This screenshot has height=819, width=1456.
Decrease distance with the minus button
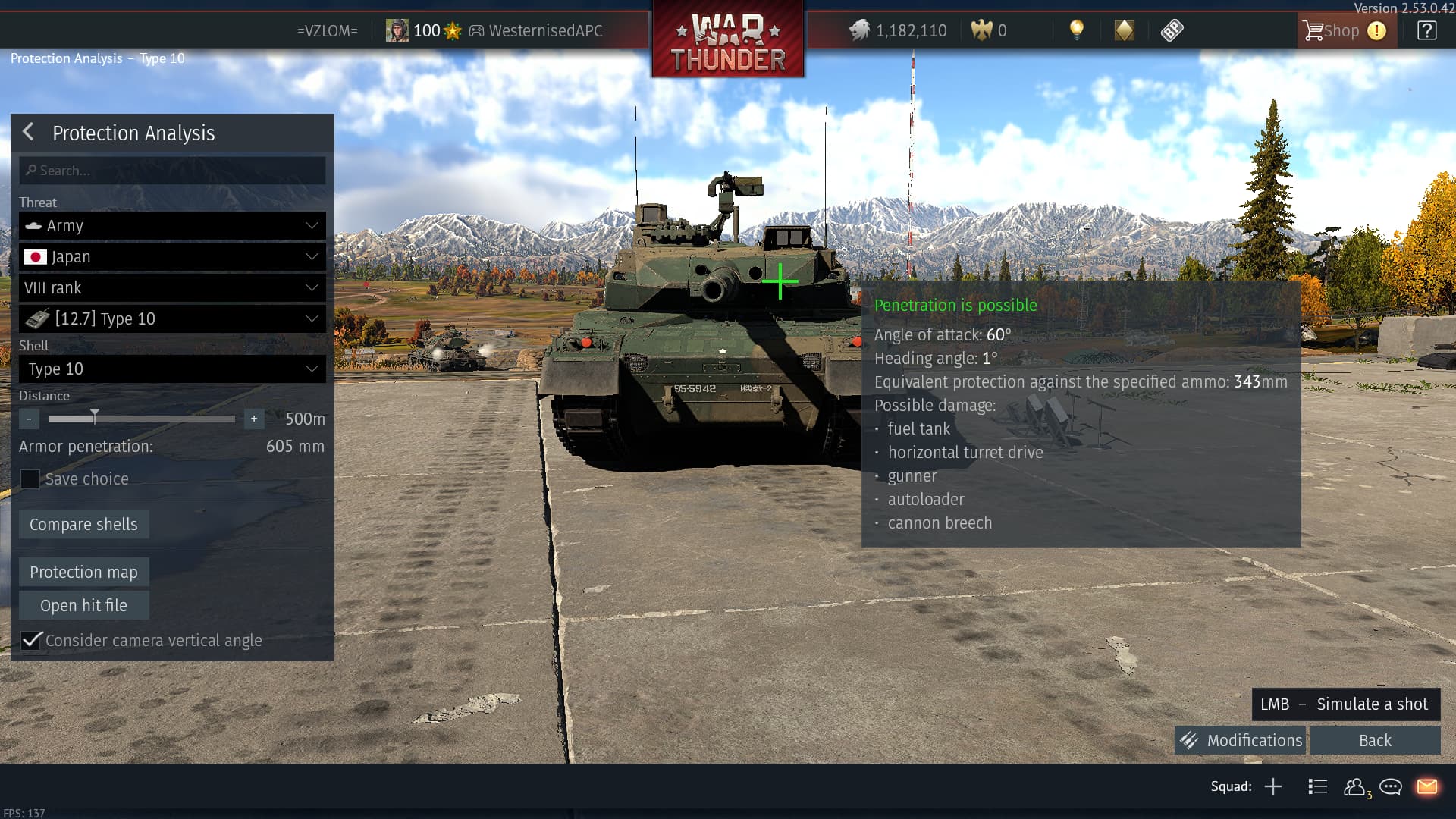[x=29, y=419]
